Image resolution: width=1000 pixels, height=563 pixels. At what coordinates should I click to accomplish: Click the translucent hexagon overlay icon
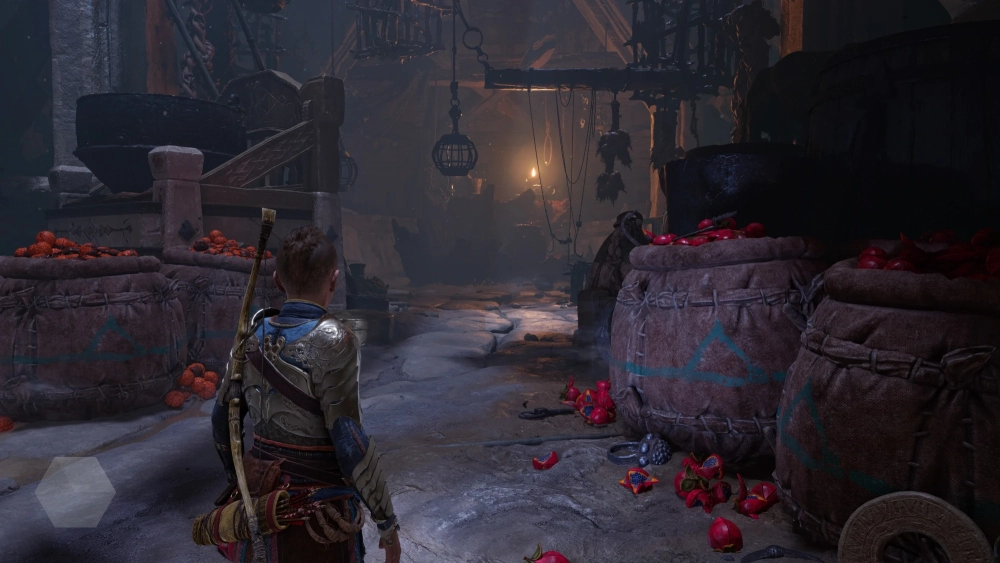[x=75, y=491]
